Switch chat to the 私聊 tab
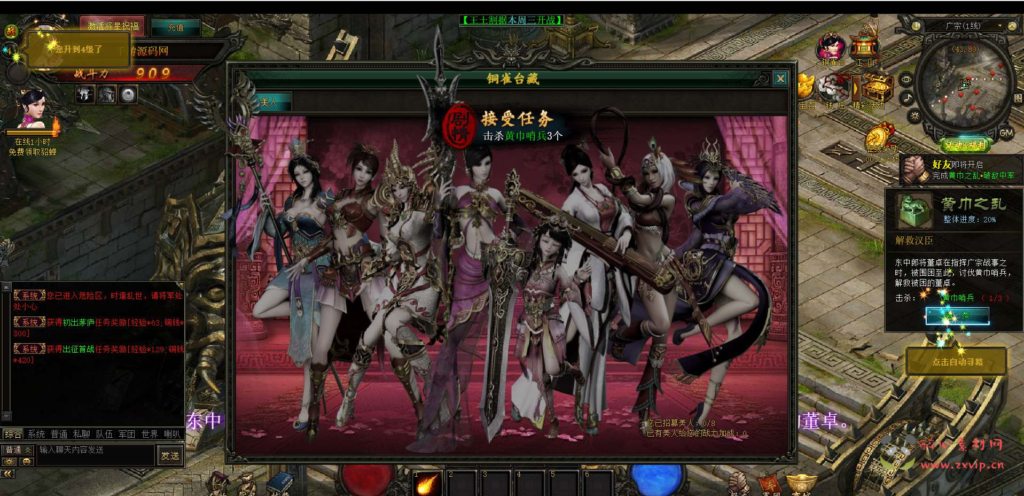 point(82,434)
